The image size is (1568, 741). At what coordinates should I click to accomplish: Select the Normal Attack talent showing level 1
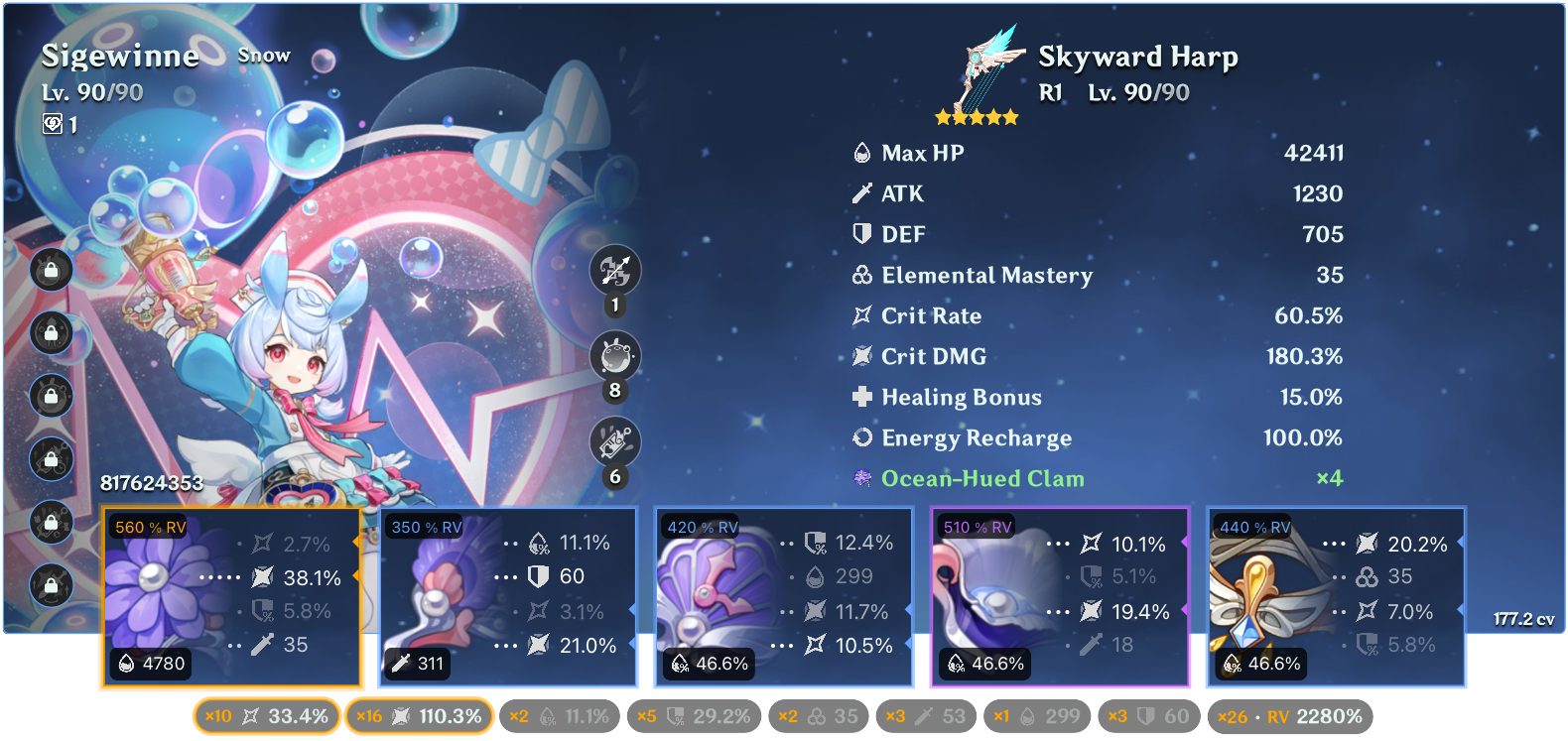pos(615,271)
